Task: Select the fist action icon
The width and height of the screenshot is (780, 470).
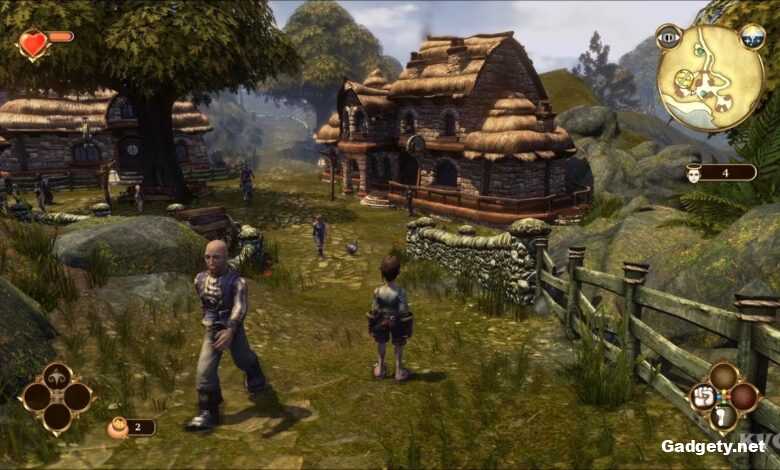Action: (x=703, y=397)
